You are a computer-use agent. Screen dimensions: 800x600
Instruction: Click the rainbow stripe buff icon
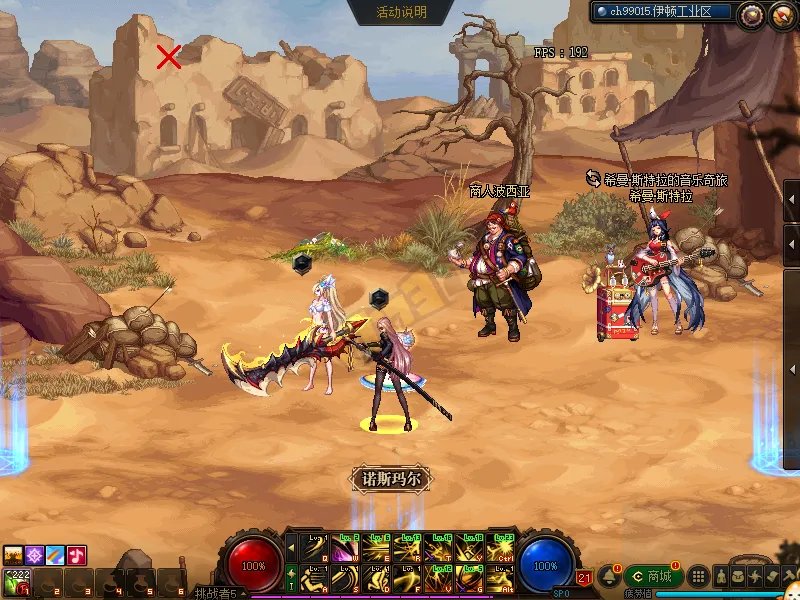coord(56,555)
